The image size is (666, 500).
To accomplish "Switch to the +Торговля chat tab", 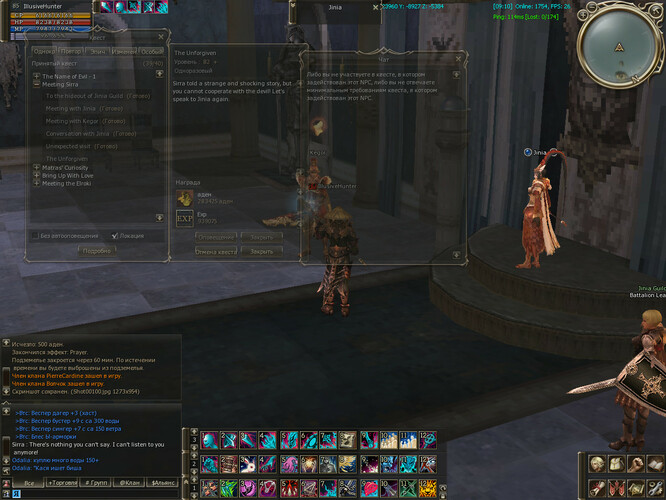I will 64,482.
